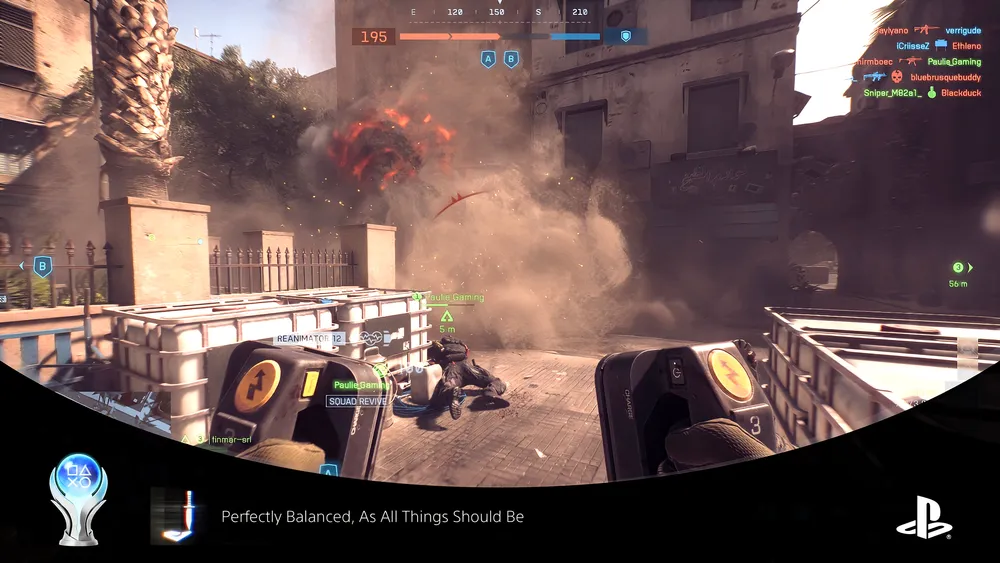
Task: Click the PlayStation logo
Action: point(924,518)
